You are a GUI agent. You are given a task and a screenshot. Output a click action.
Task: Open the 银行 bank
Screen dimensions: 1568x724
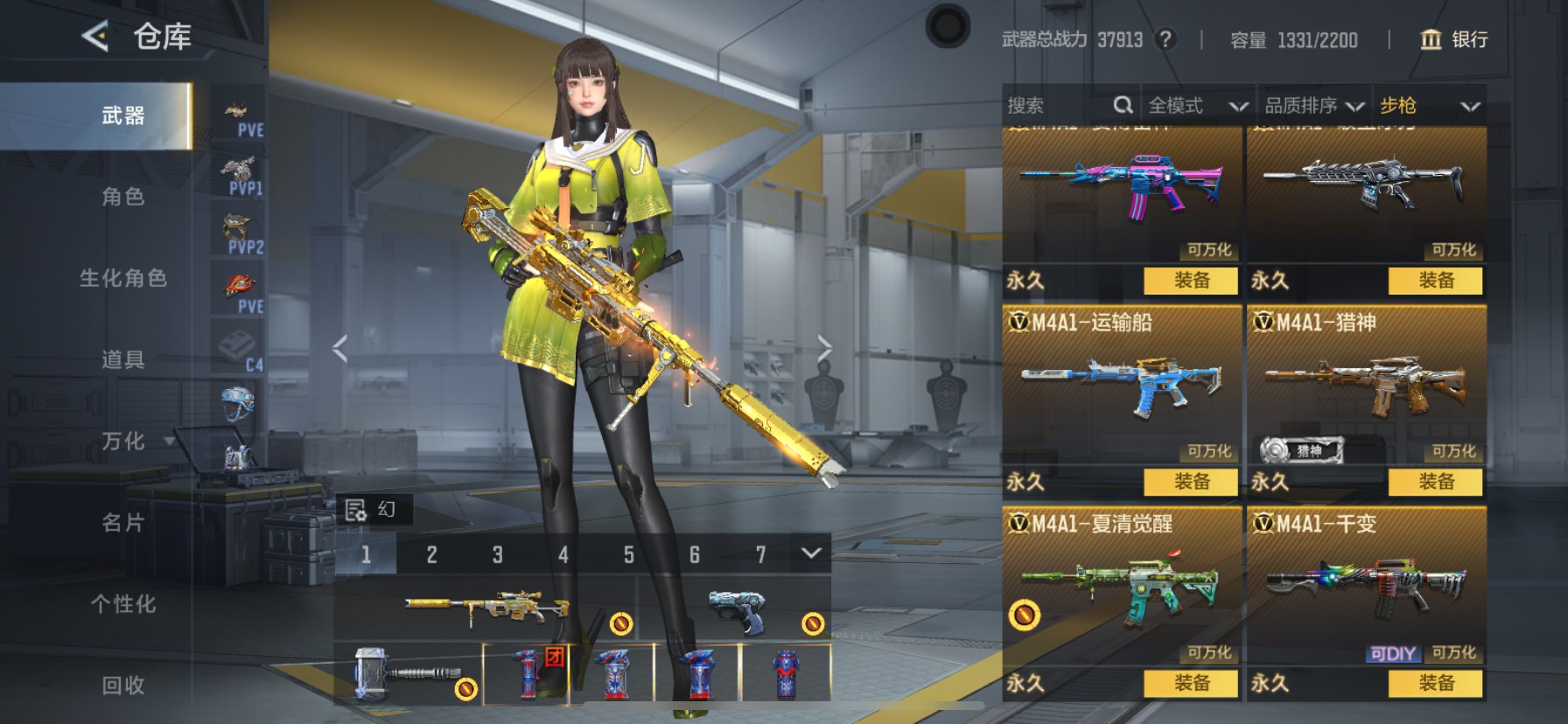(1453, 39)
